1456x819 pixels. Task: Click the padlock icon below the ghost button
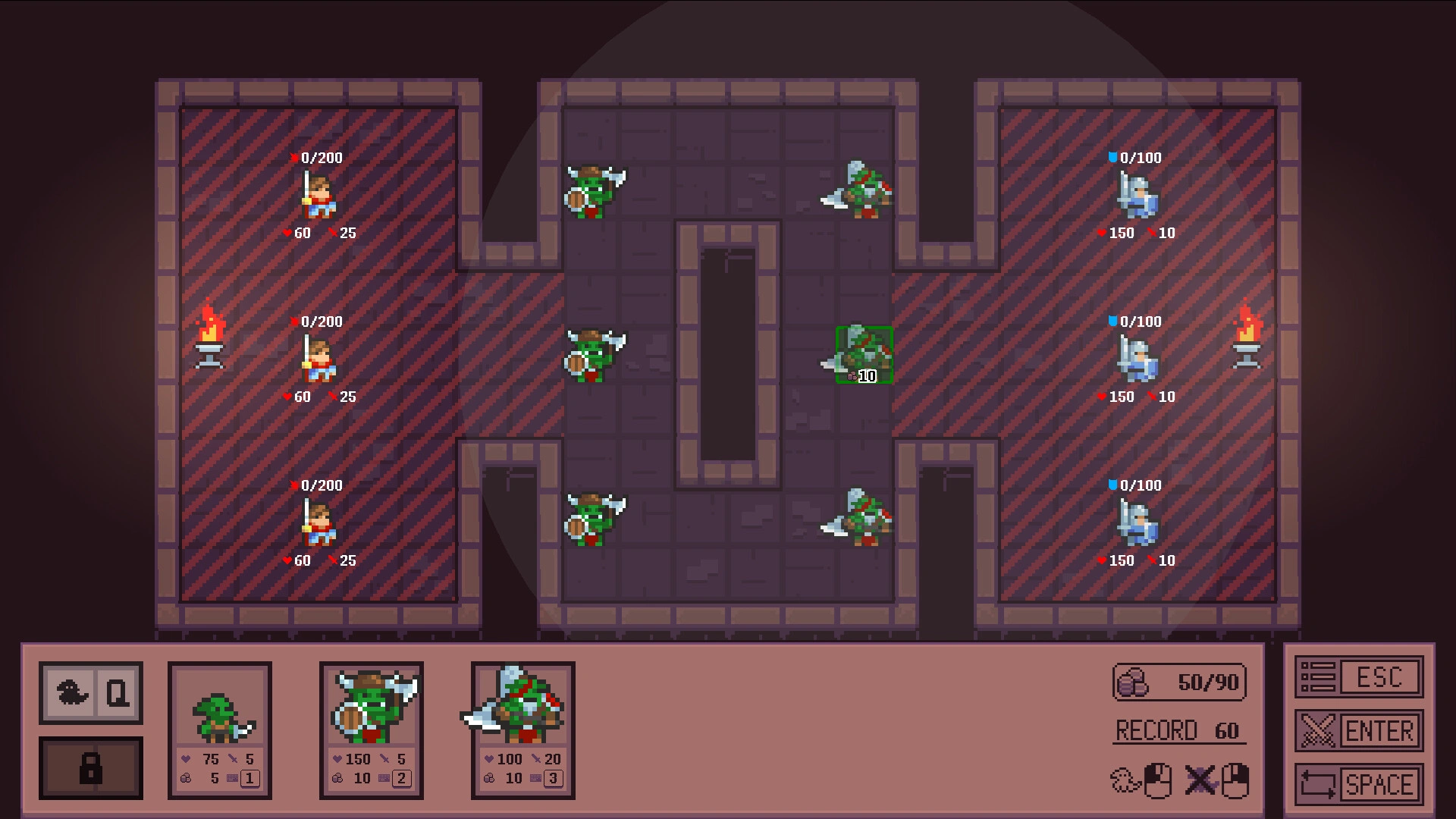90,767
